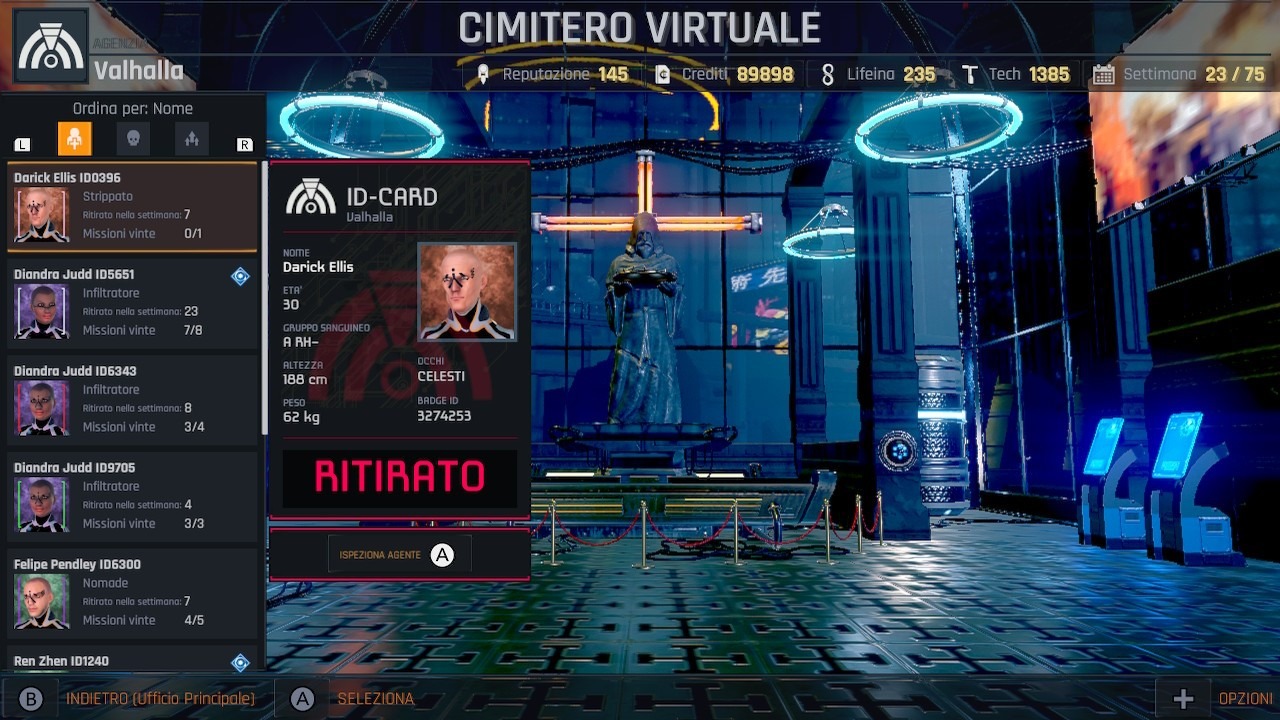Click the Ispeziona Agente button

click(x=399, y=555)
